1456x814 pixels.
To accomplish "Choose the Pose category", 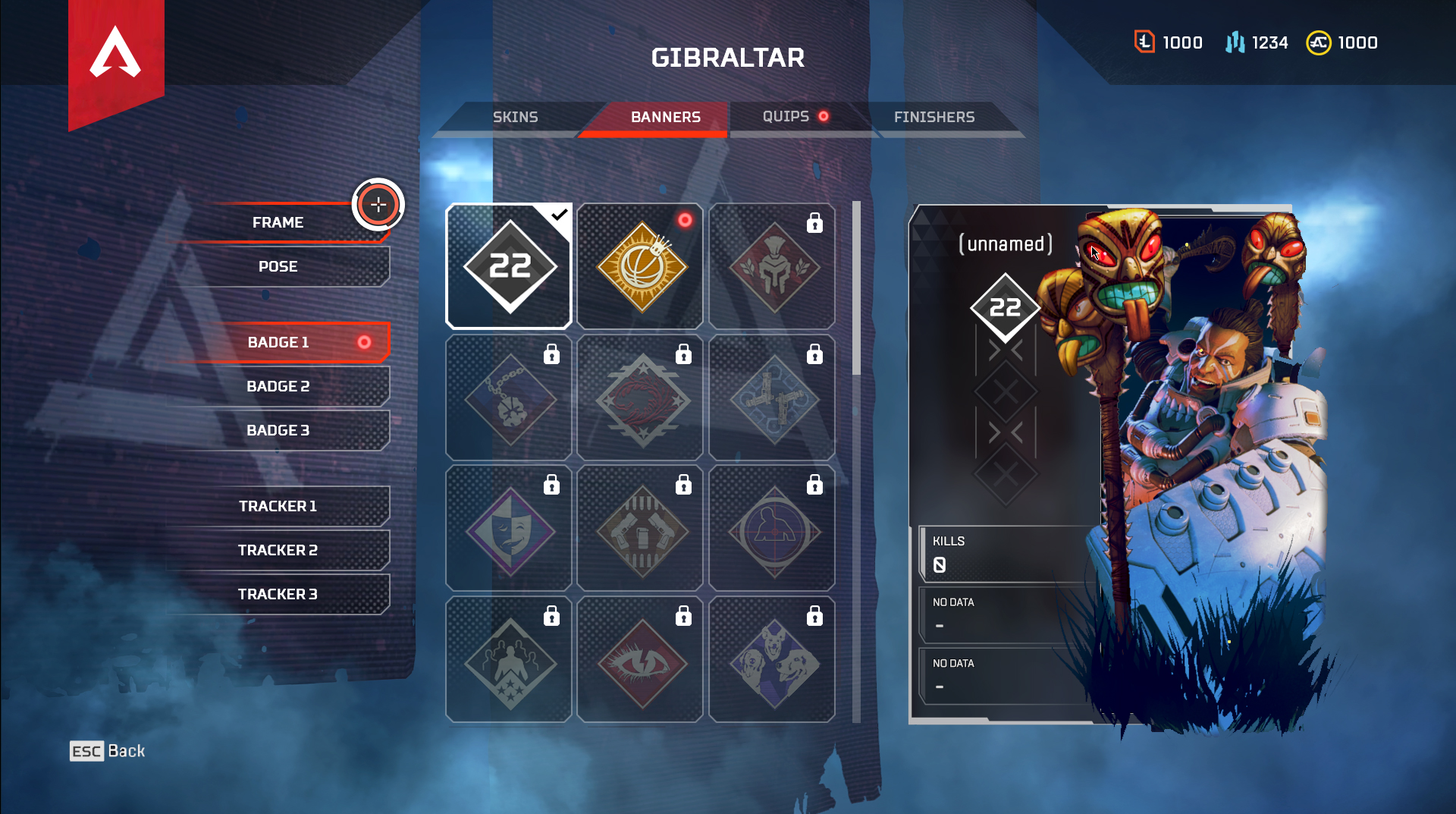I will pos(278,266).
